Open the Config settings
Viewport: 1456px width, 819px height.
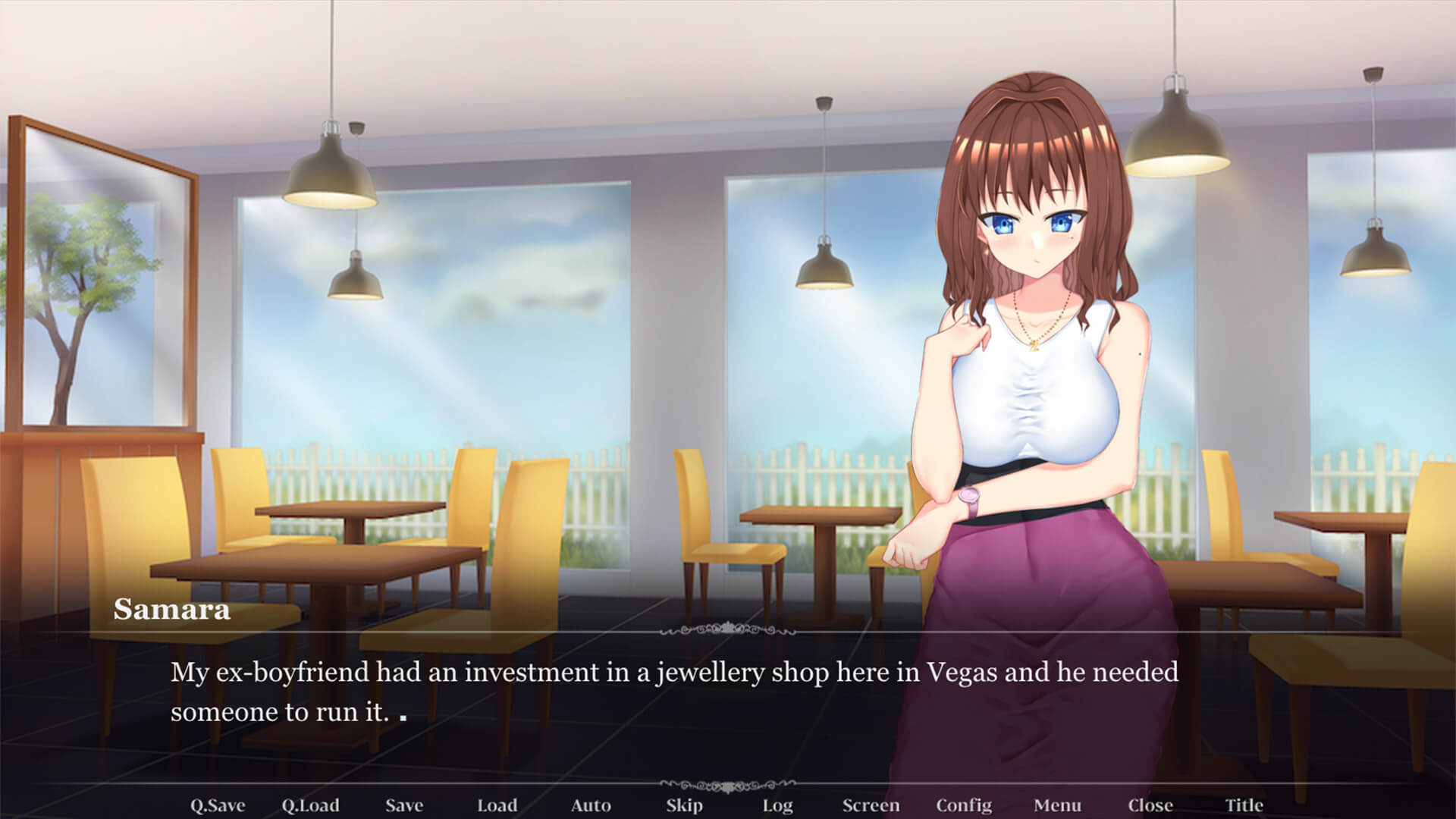click(x=964, y=805)
